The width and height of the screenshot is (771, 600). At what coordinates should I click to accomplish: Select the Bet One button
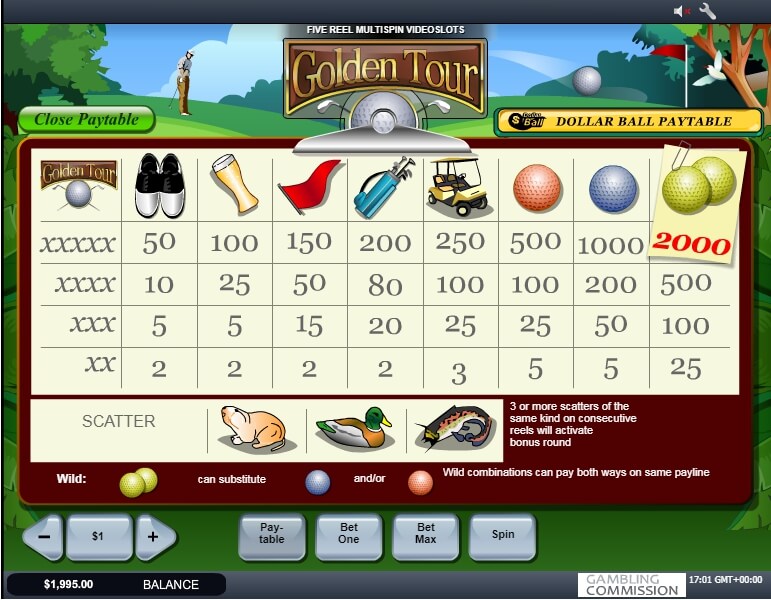tap(349, 534)
